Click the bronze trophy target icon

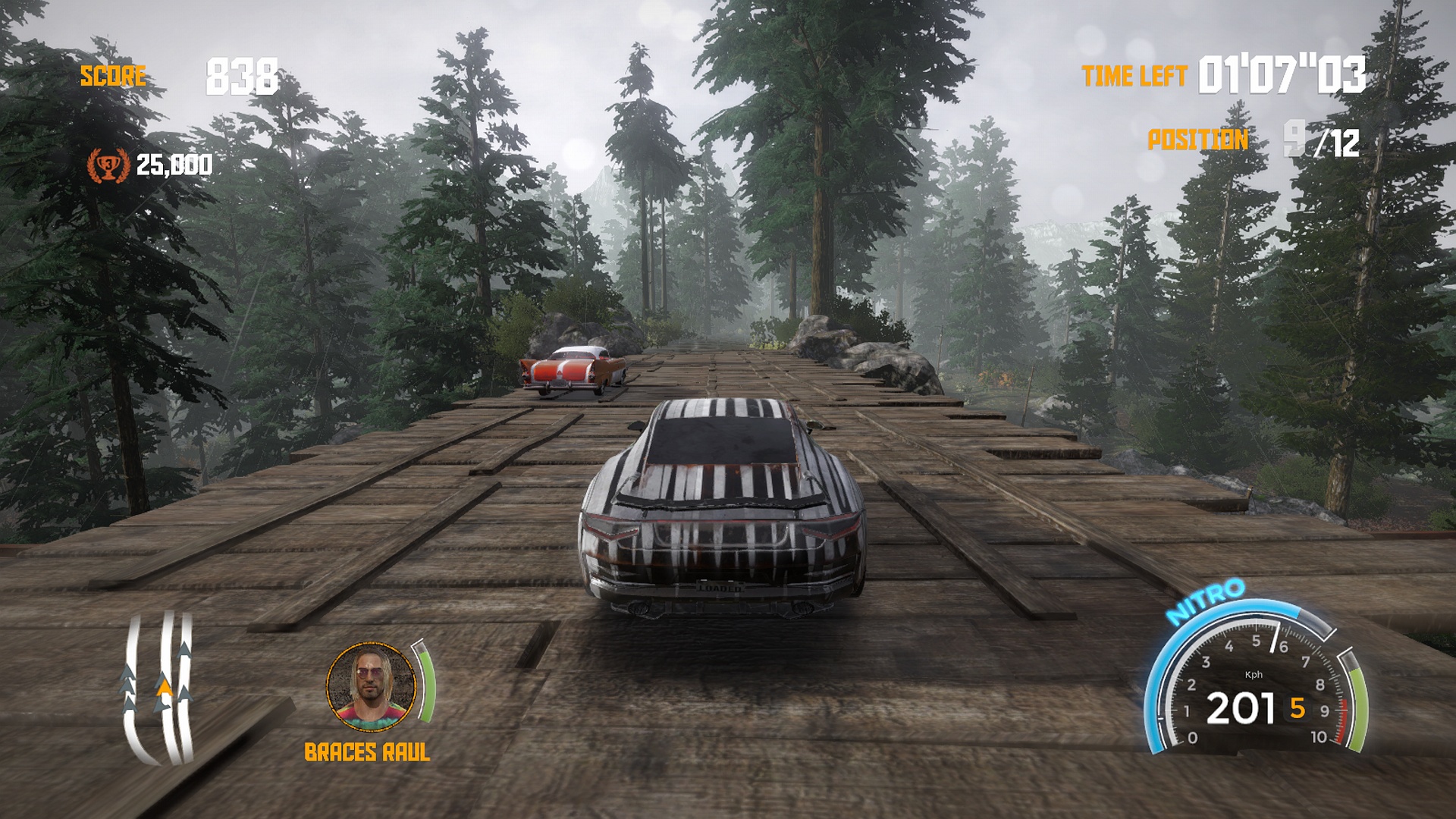pos(108,165)
